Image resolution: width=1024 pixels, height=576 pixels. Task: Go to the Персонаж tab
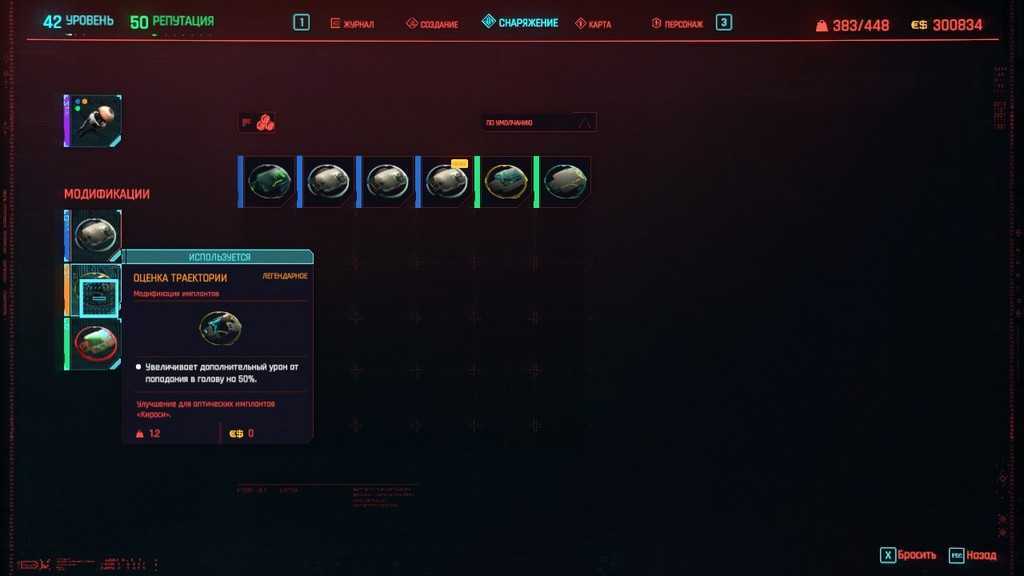679,23
